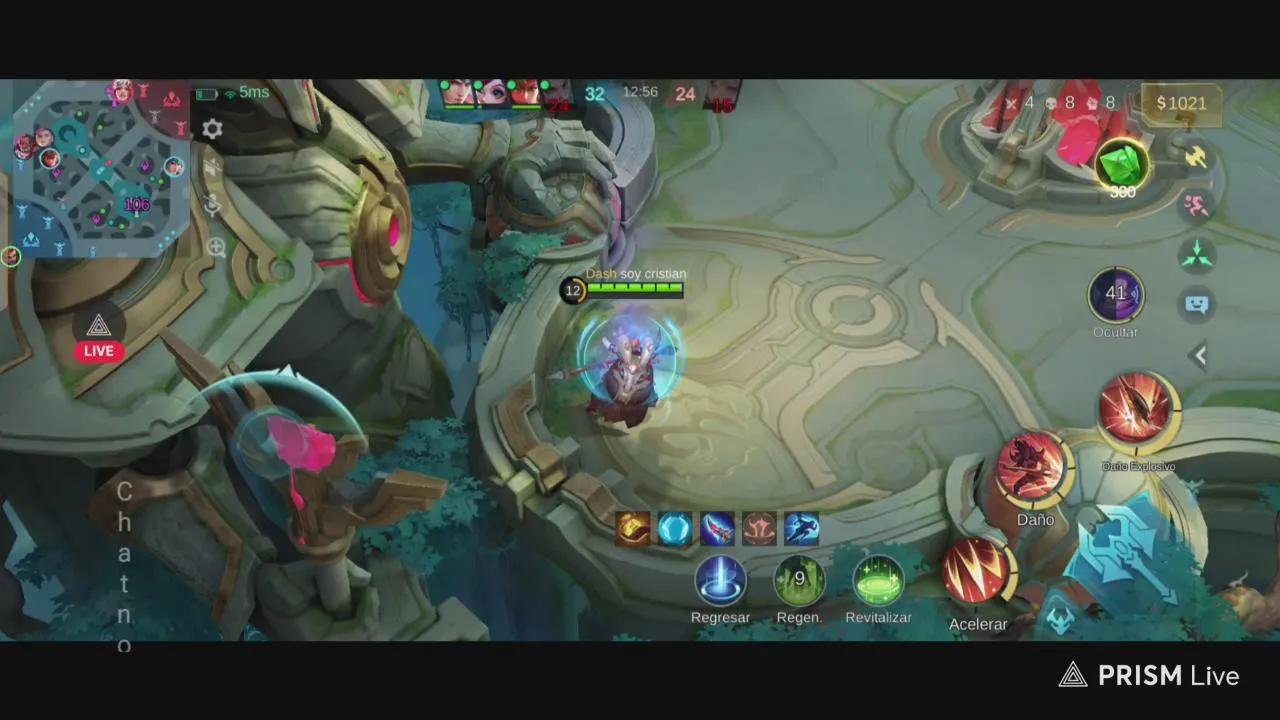The width and height of the screenshot is (1280, 720).
Task: Open the gold total showing $1021
Action: tap(1182, 103)
